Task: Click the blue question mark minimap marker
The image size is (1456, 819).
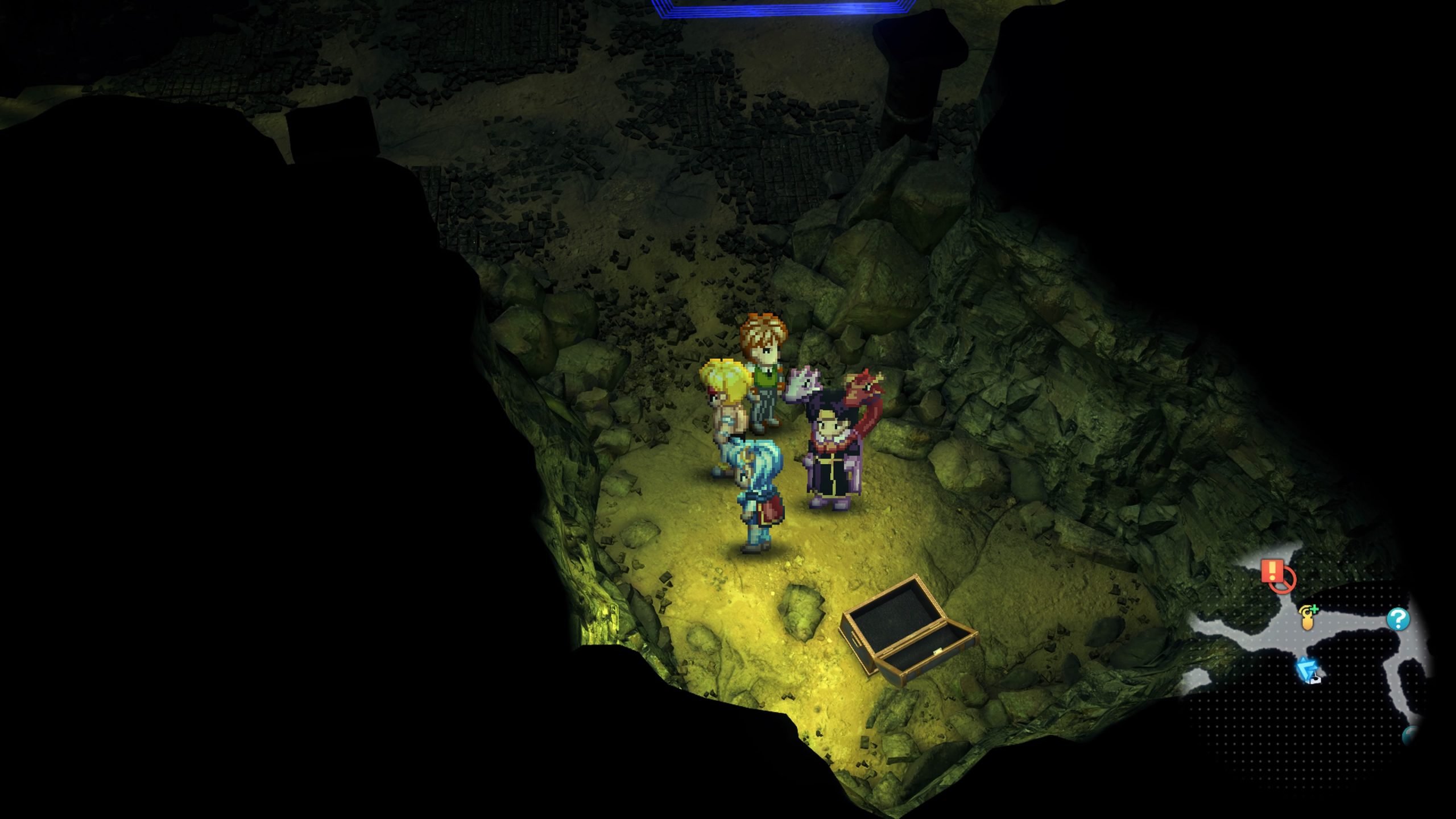Action: (1397, 619)
